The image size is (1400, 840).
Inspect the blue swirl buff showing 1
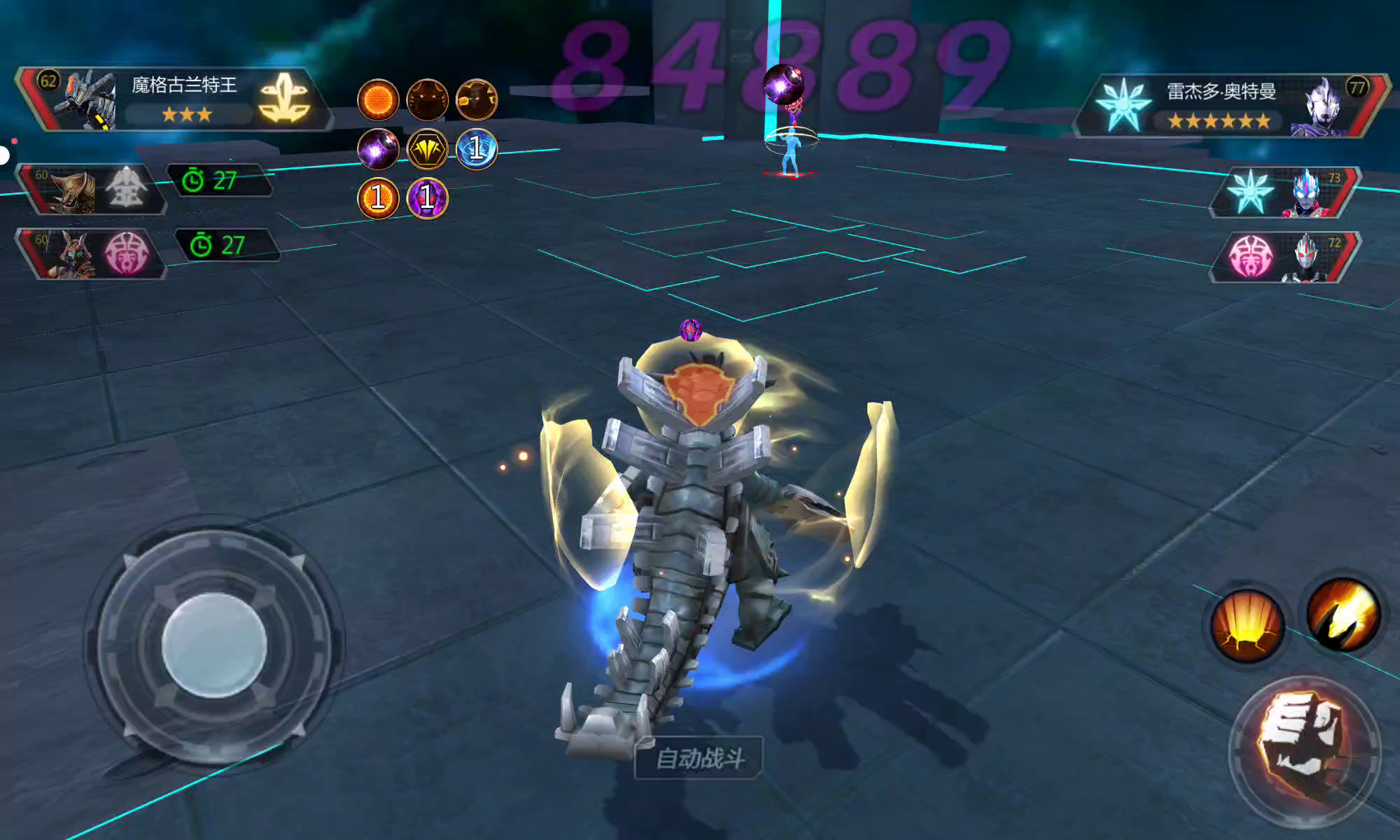tap(476, 148)
